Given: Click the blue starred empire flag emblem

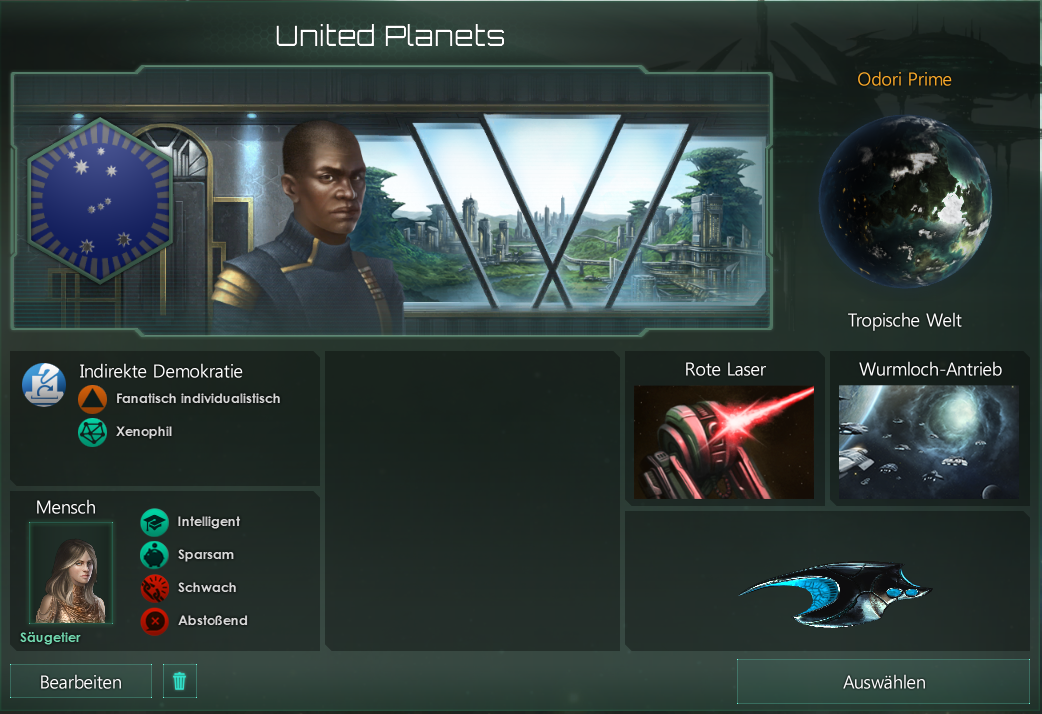Looking at the screenshot, I should (99, 200).
